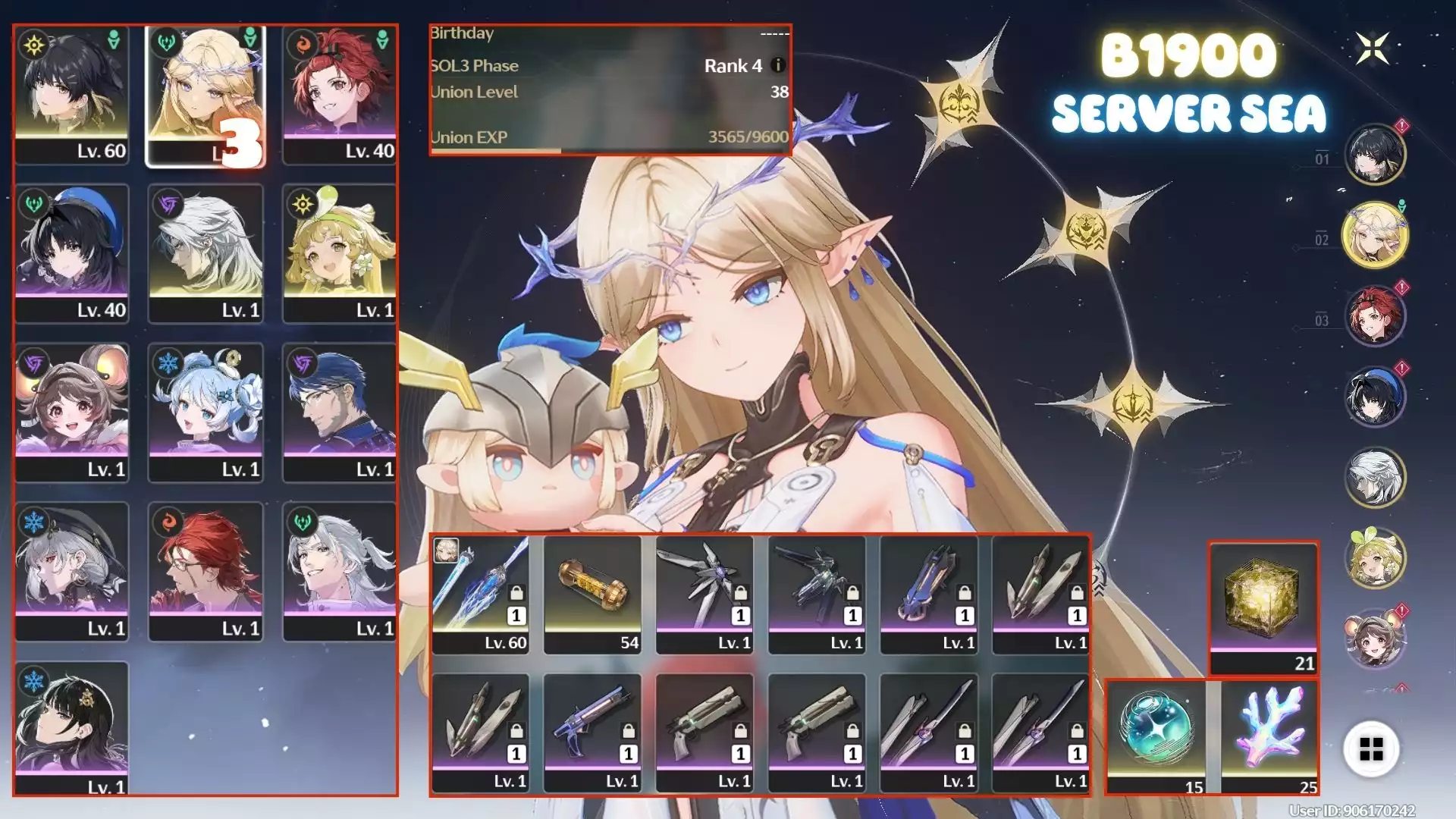
Task: Select the mouse-eared brown-haired girl card
Action: tap(72, 413)
